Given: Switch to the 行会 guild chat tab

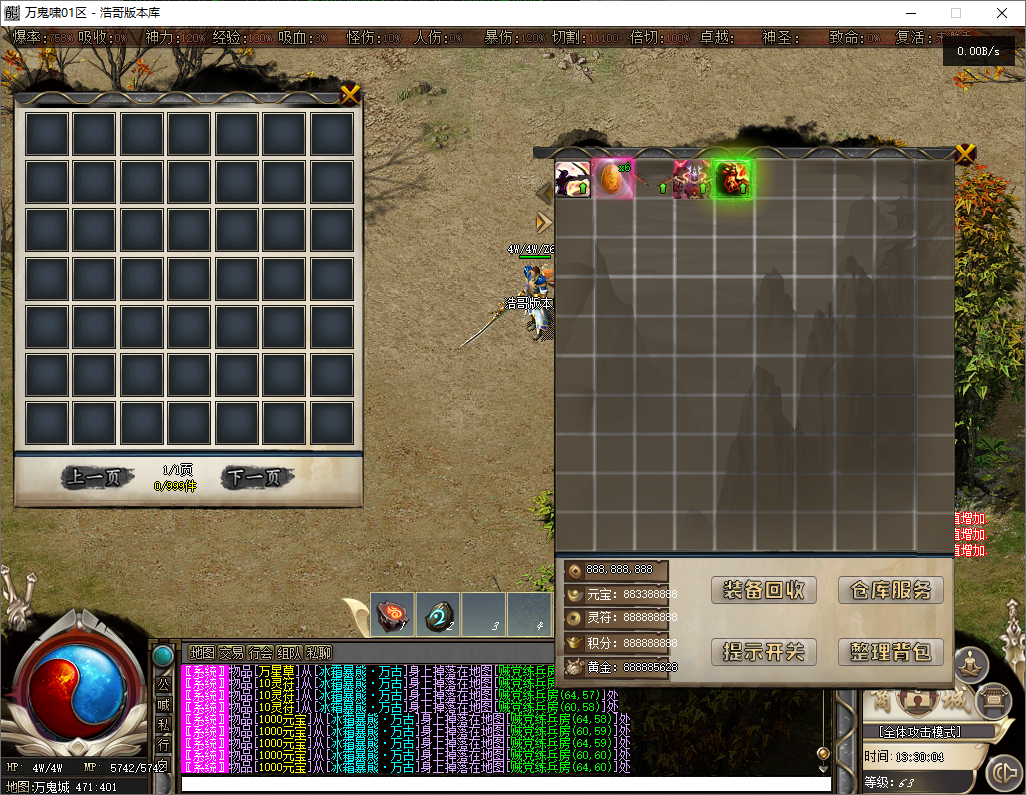Looking at the screenshot, I should (x=261, y=652).
